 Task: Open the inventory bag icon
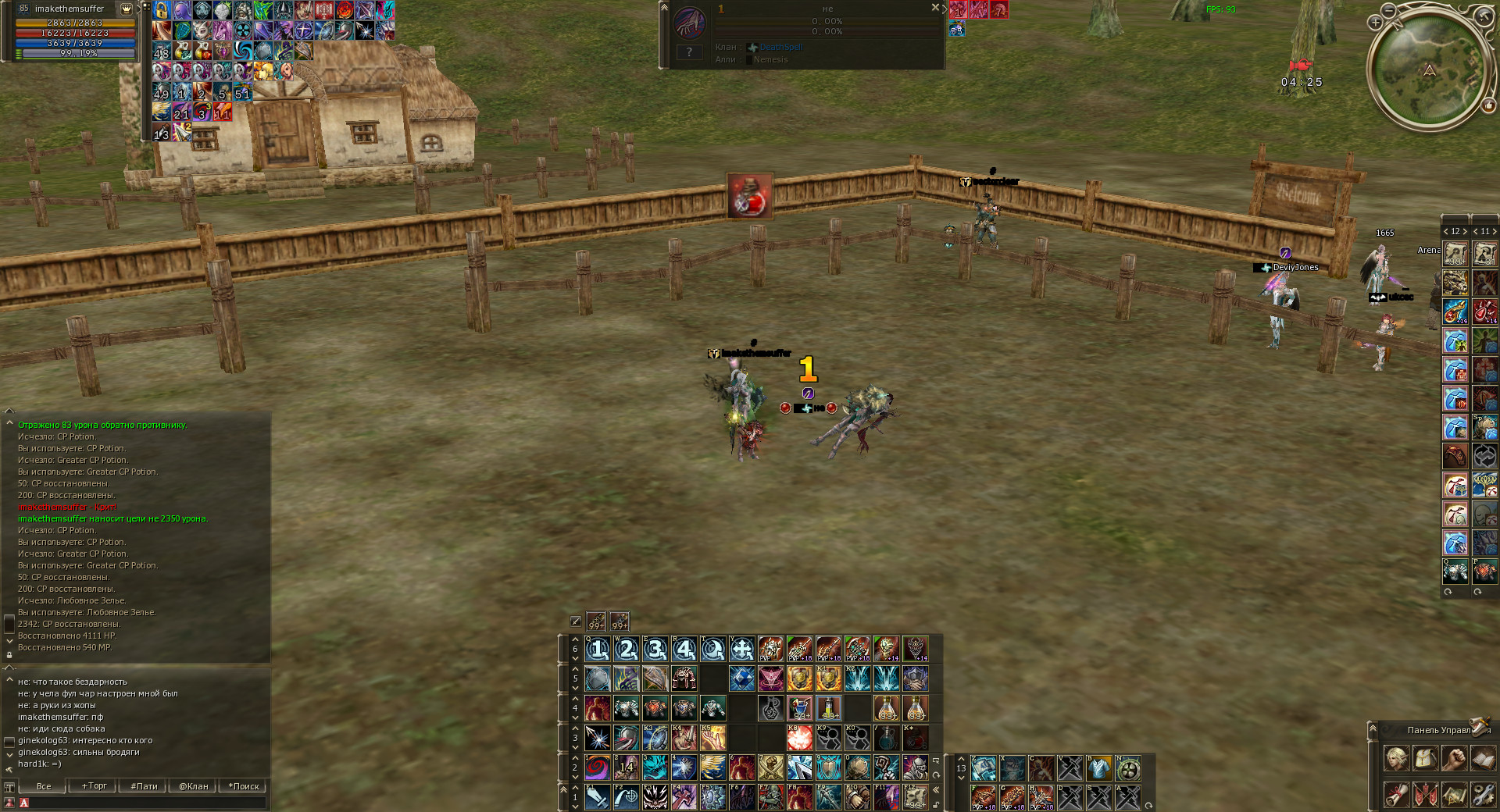1425,759
